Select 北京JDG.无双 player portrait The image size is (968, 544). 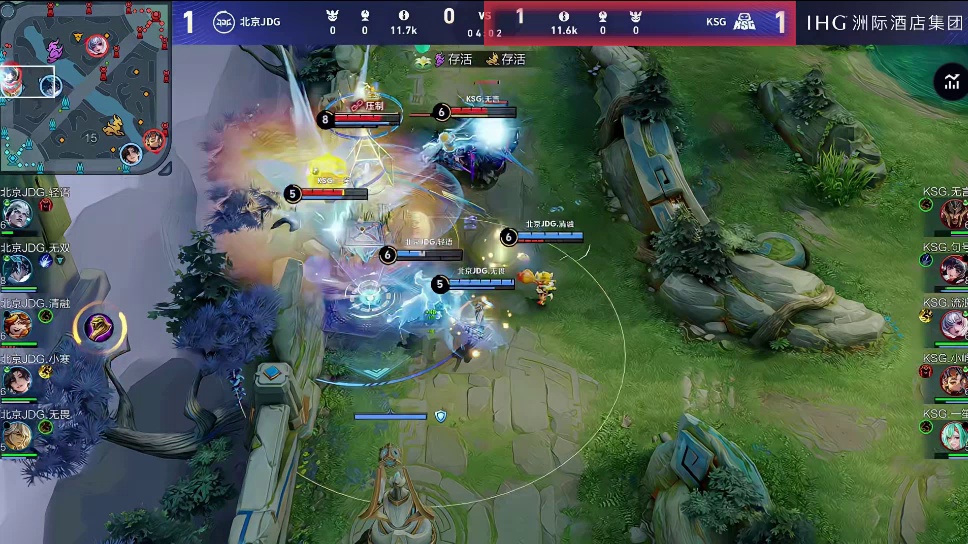point(17,268)
